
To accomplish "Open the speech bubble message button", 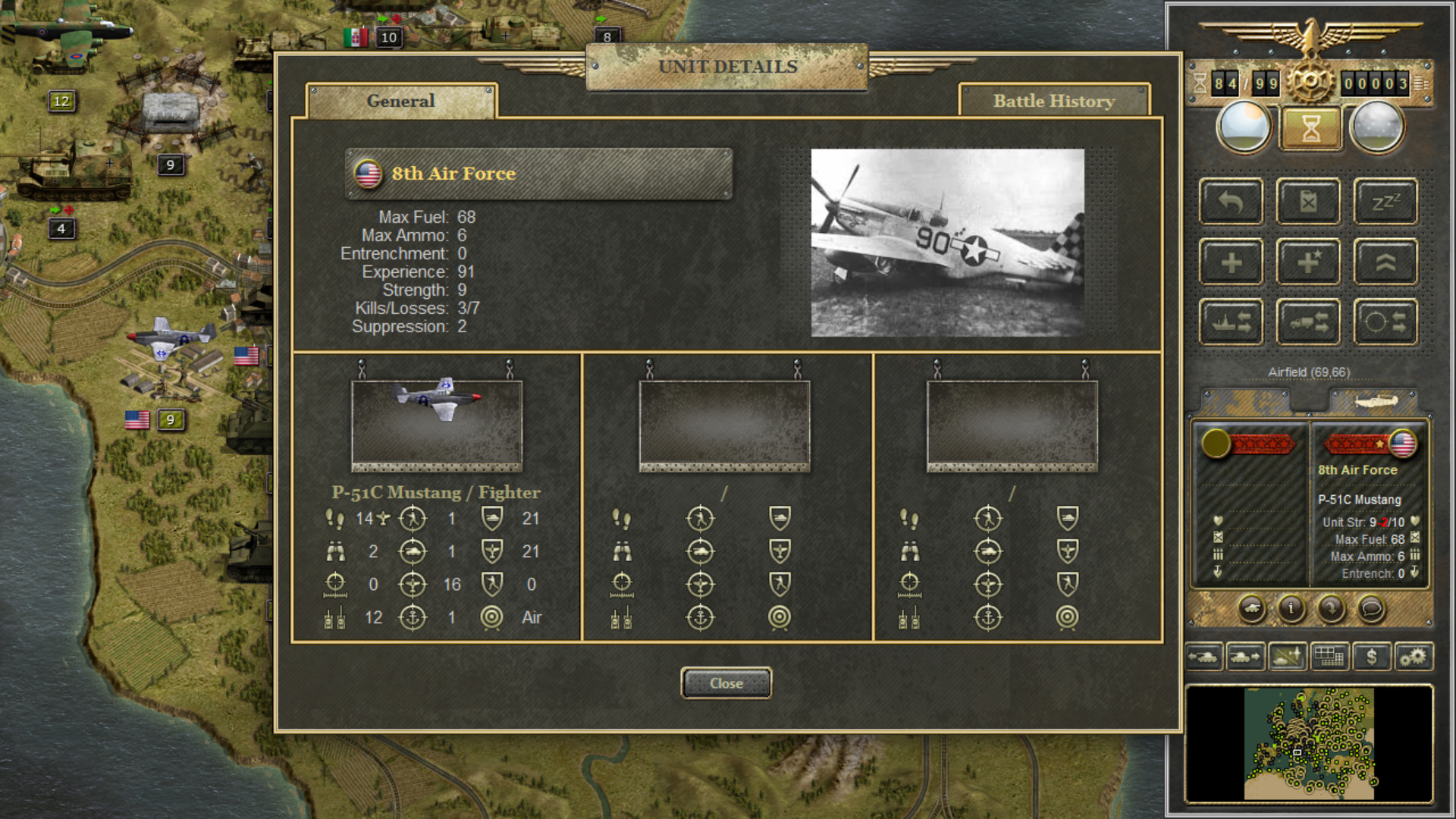I will 1371,607.
